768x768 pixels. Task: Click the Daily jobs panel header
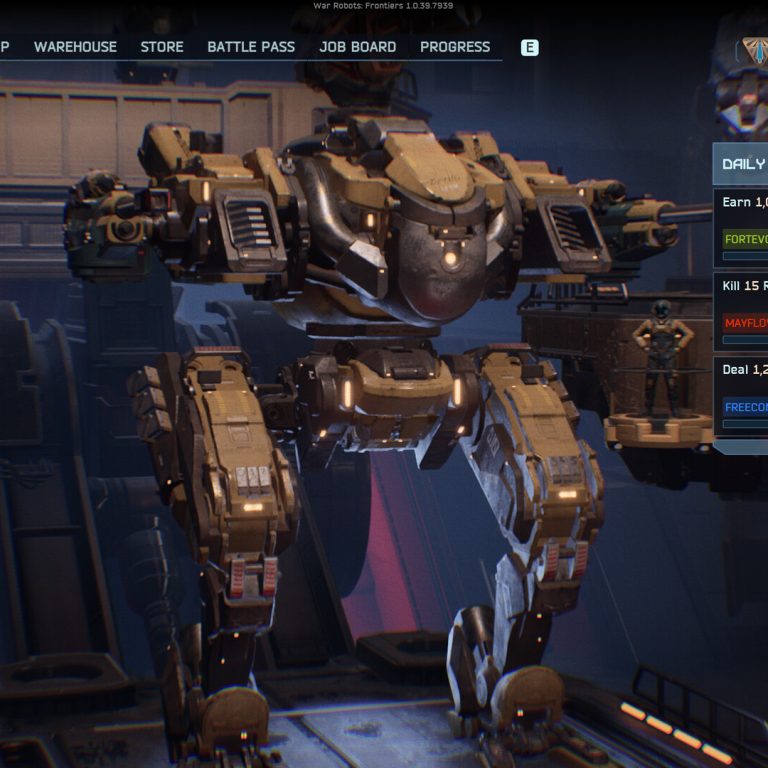coord(742,164)
